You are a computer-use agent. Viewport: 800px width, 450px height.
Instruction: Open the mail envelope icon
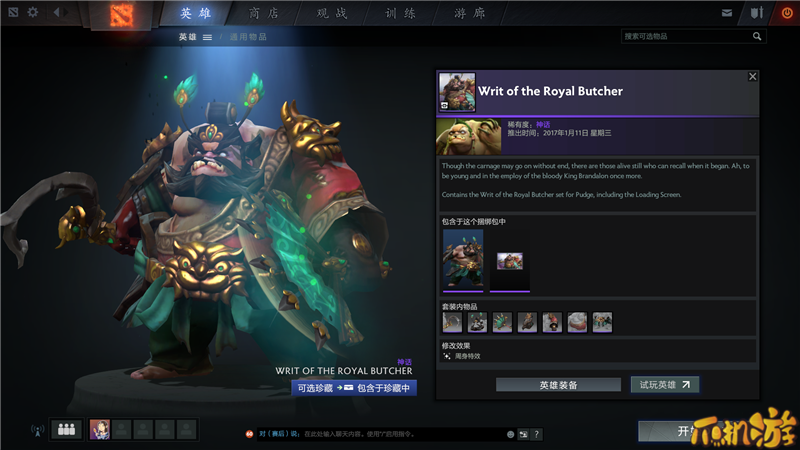(727, 13)
